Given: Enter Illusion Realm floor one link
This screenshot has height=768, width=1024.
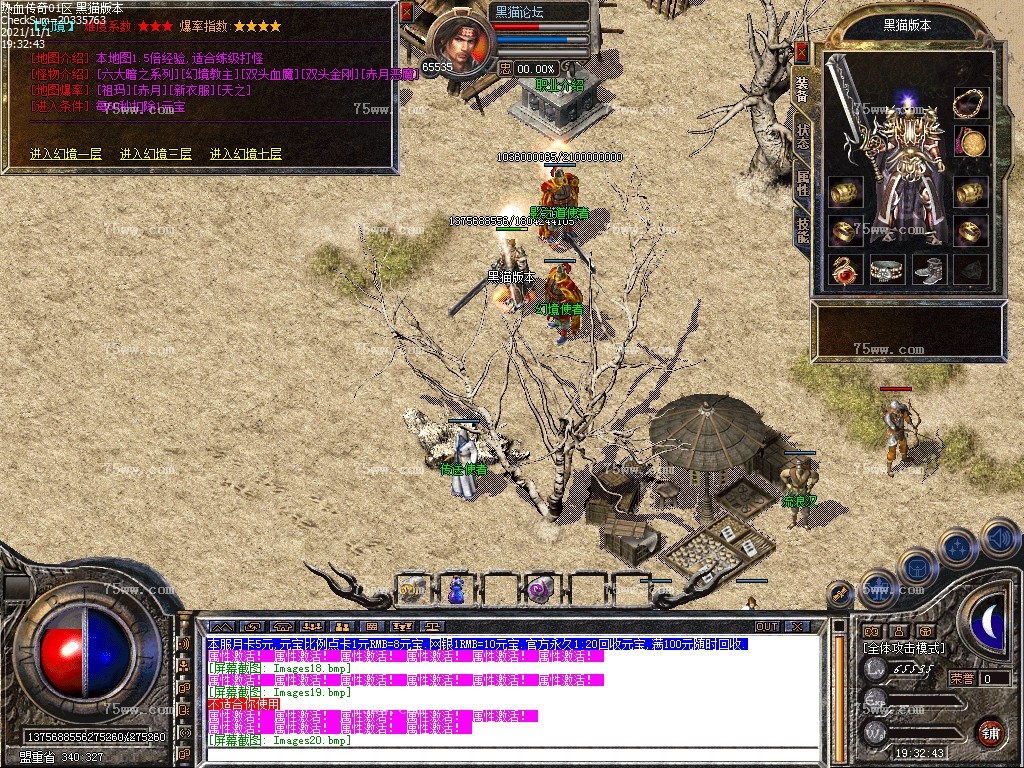Looking at the screenshot, I should coord(66,154).
